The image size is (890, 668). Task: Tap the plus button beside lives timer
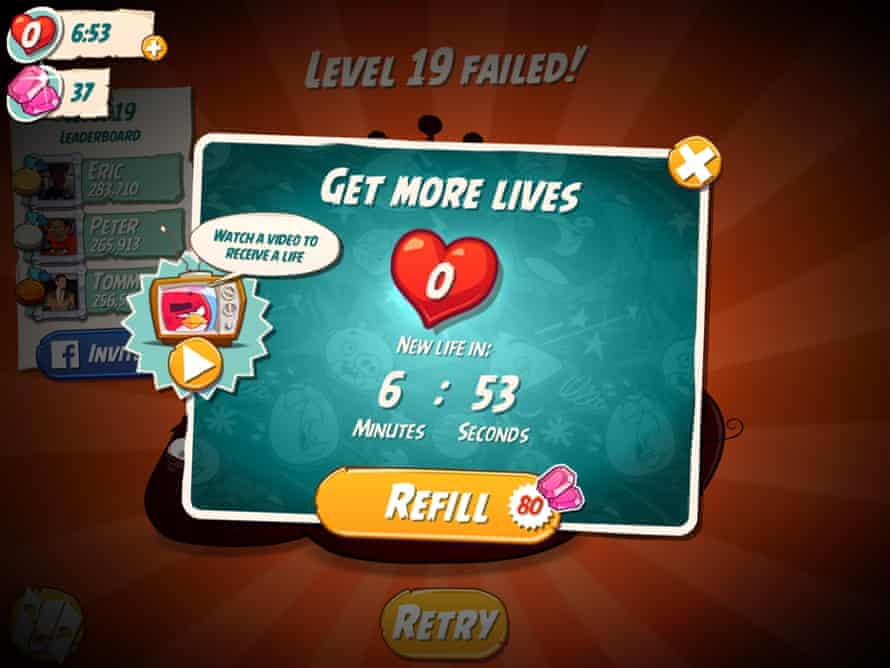point(154,46)
